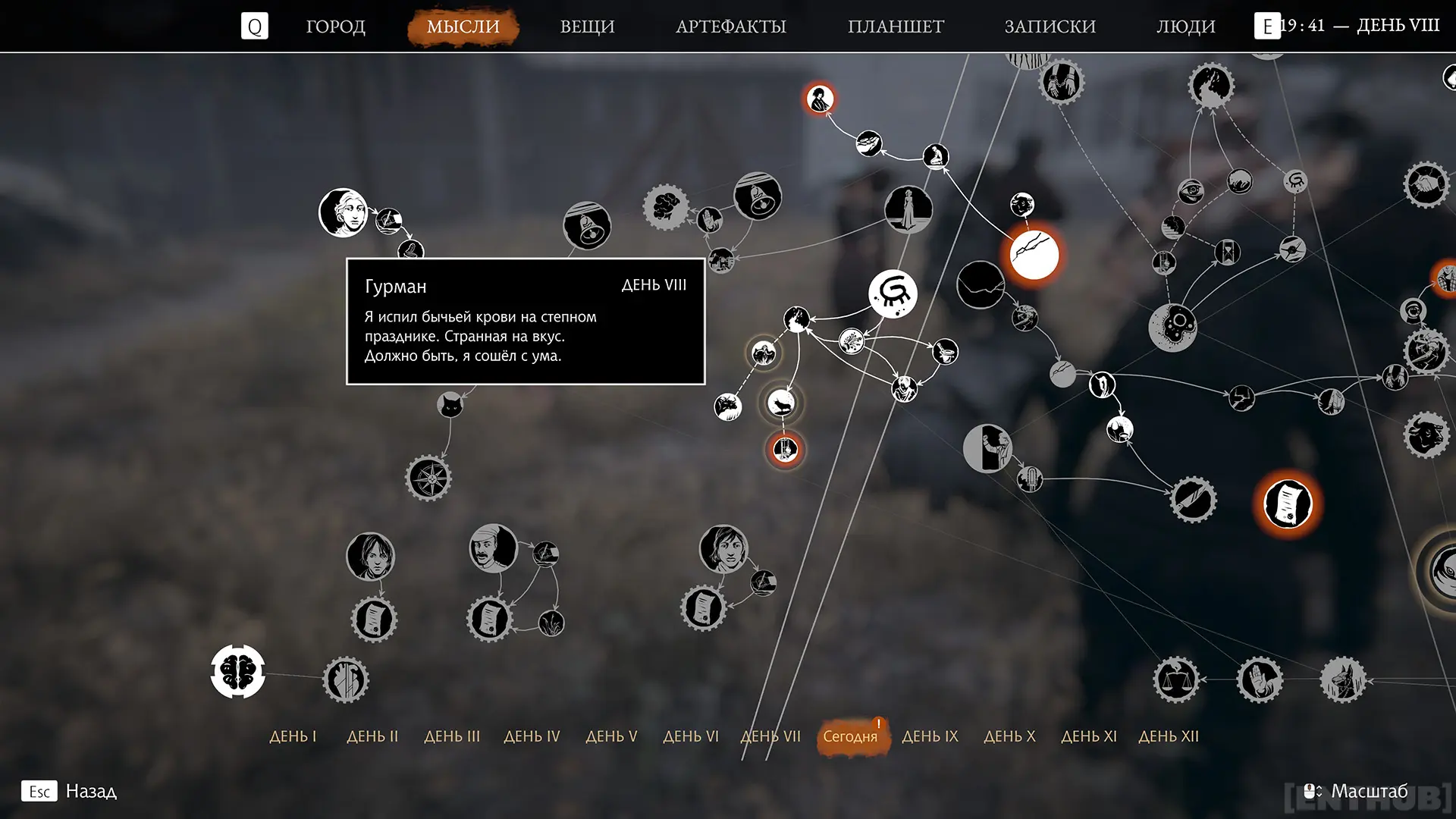Open the orange-highlighted scroll document node

(1288, 504)
